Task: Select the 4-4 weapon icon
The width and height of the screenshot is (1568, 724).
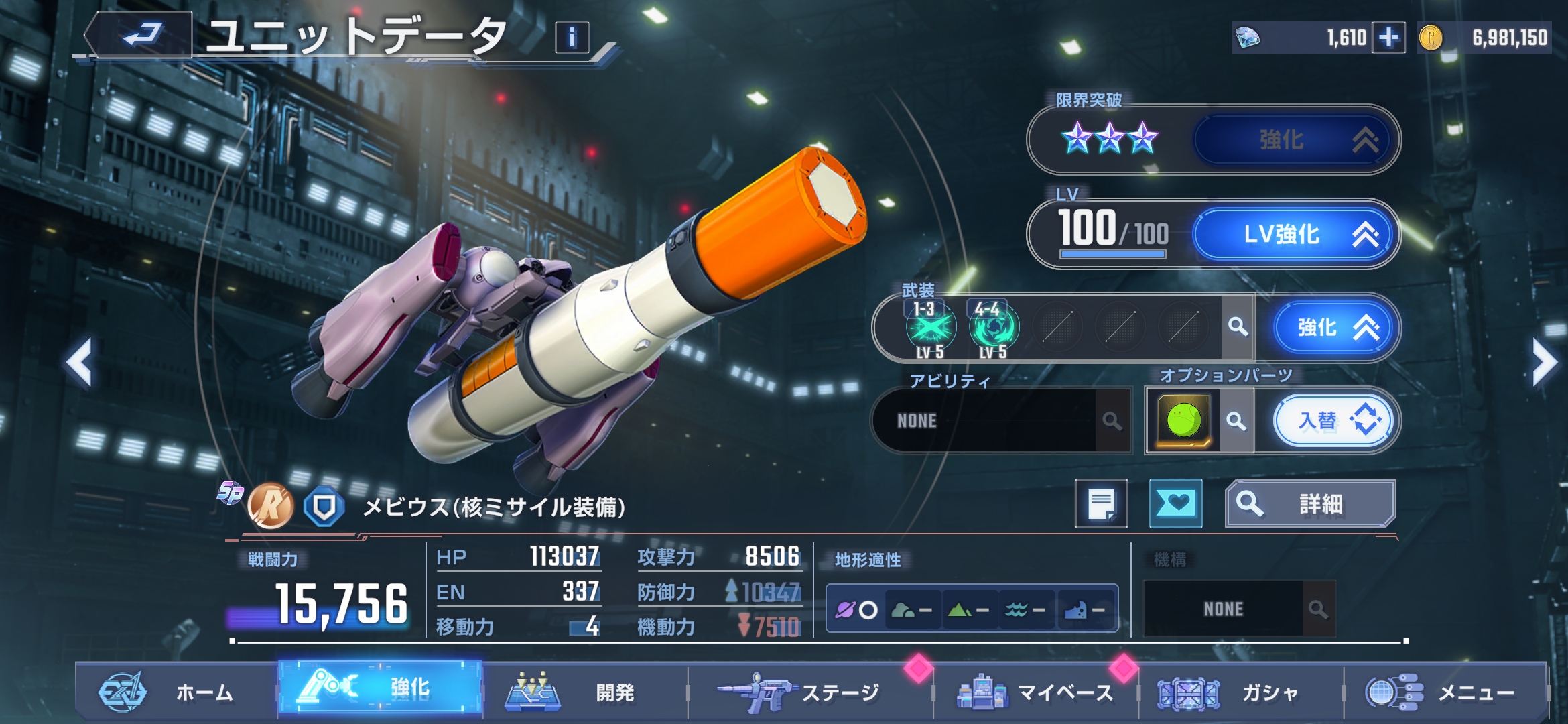Action: point(992,328)
